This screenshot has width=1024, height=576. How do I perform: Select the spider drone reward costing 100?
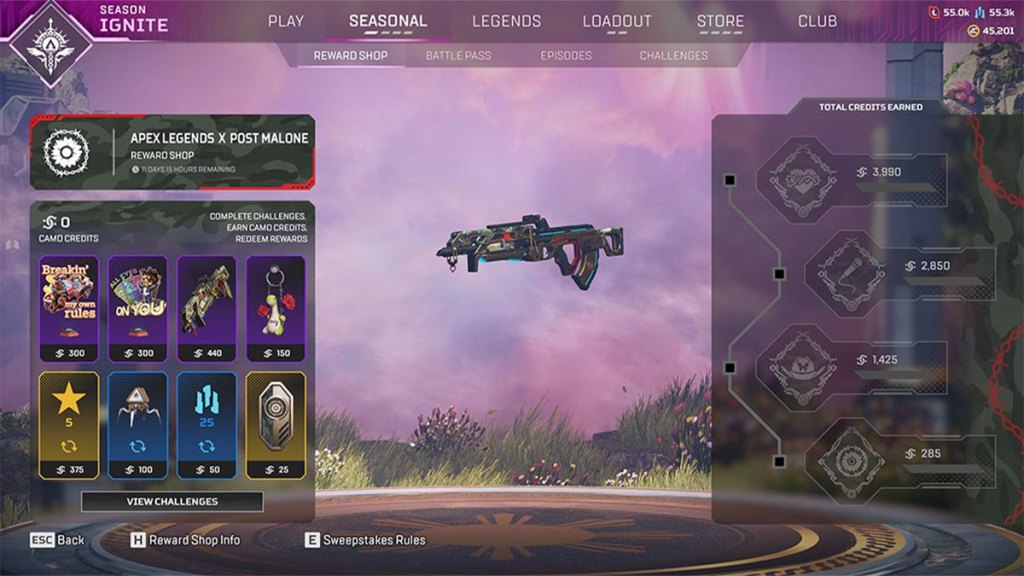(137, 425)
